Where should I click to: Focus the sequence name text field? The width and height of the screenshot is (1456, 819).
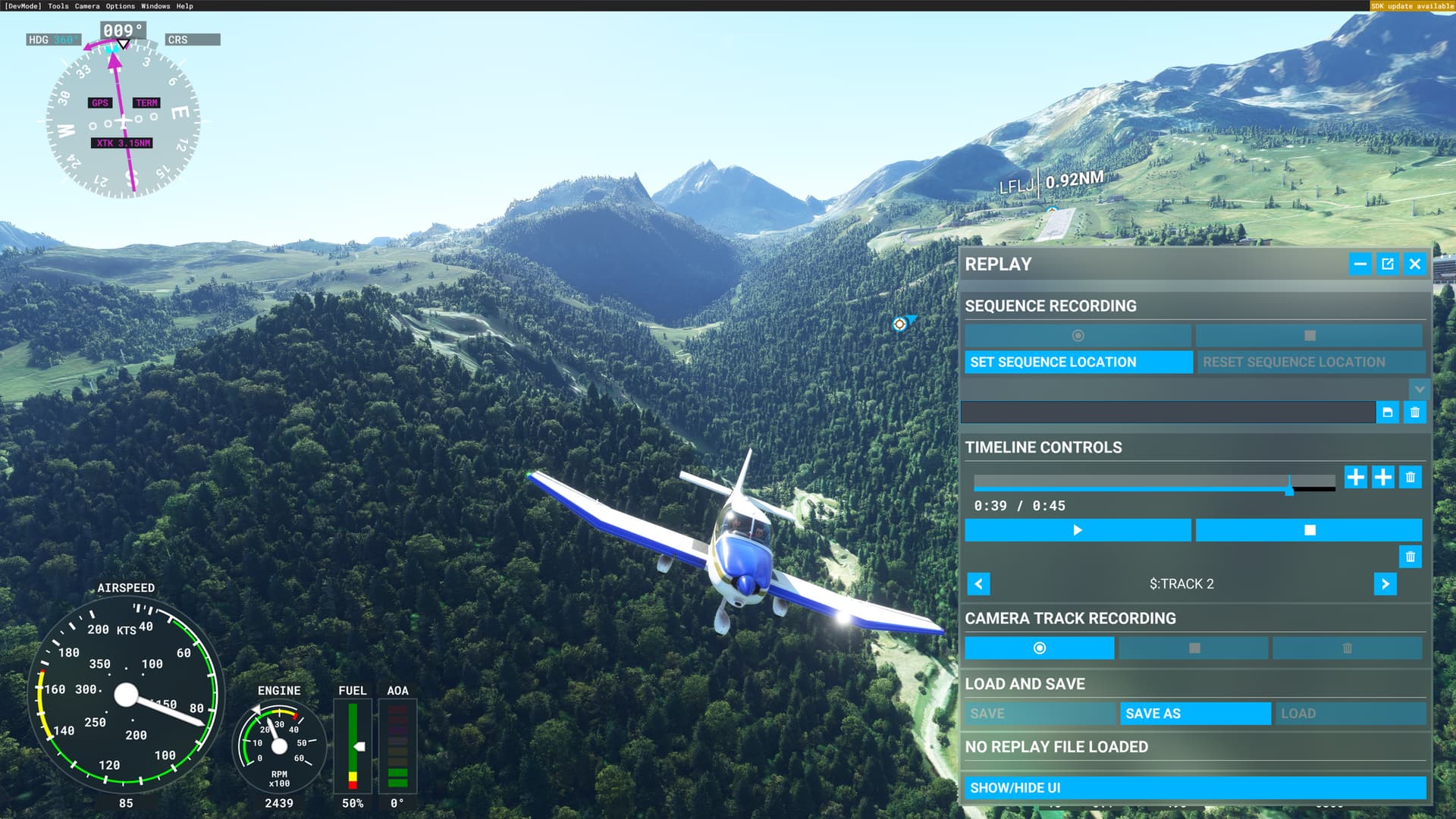[1167, 413]
